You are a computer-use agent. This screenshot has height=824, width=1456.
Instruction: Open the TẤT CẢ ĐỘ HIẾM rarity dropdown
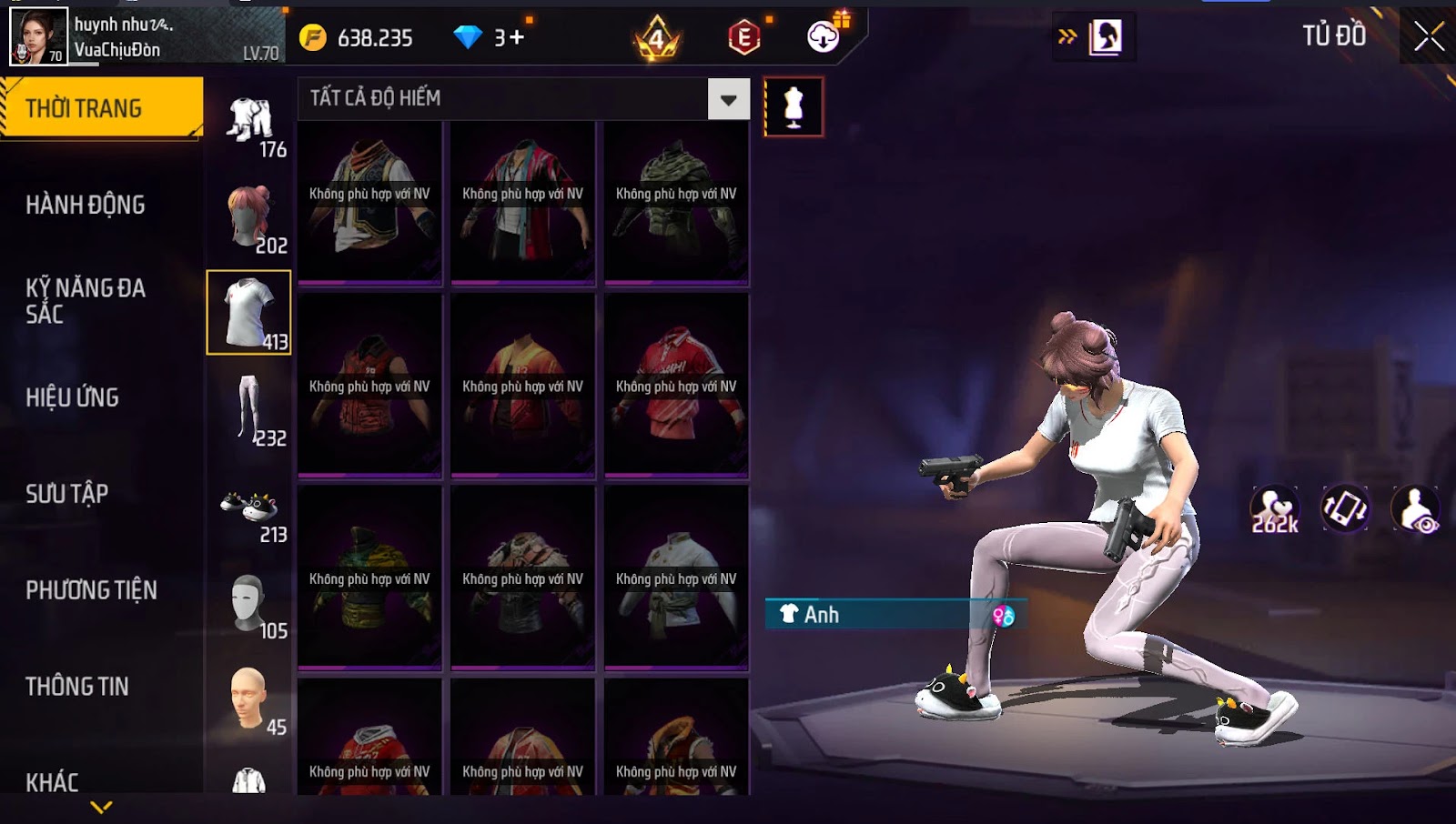[x=729, y=99]
